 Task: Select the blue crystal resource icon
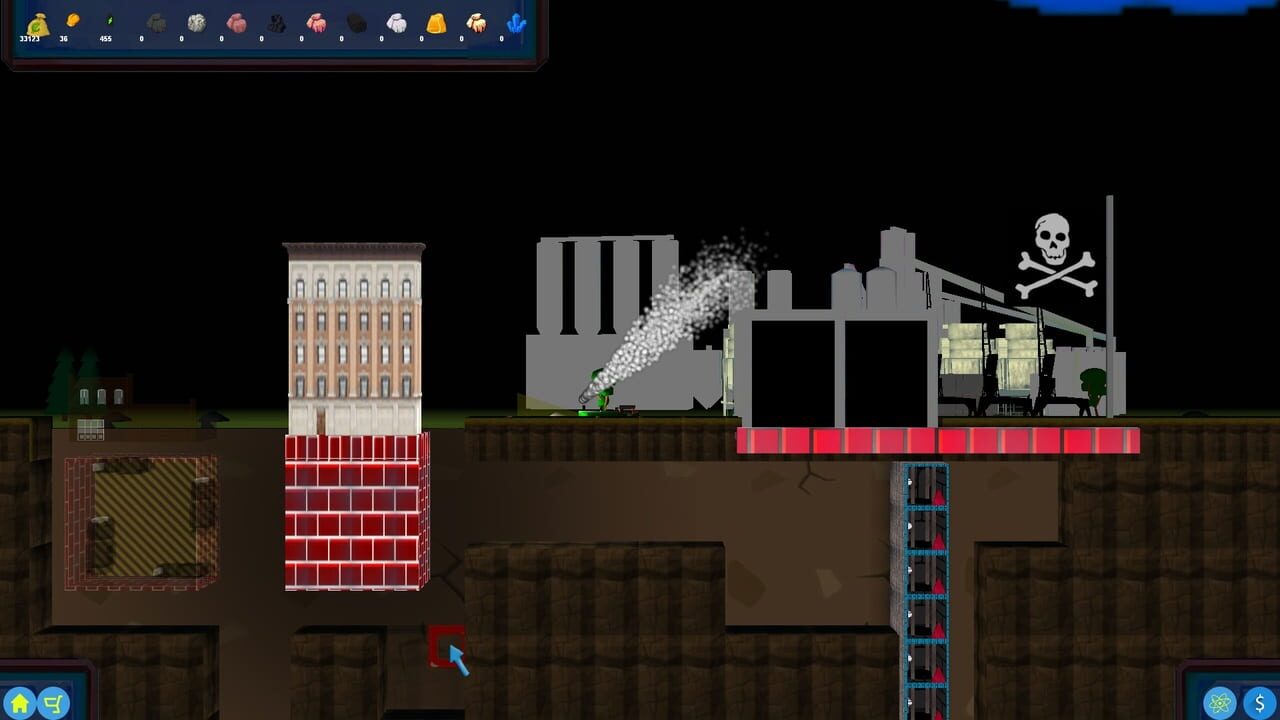tap(518, 22)
